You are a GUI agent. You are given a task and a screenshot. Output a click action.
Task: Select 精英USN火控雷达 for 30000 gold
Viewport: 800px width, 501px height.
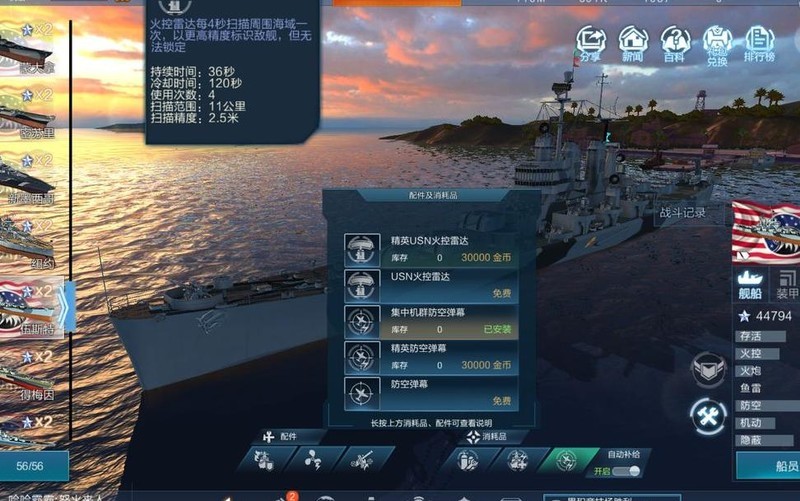click(430, 249)
